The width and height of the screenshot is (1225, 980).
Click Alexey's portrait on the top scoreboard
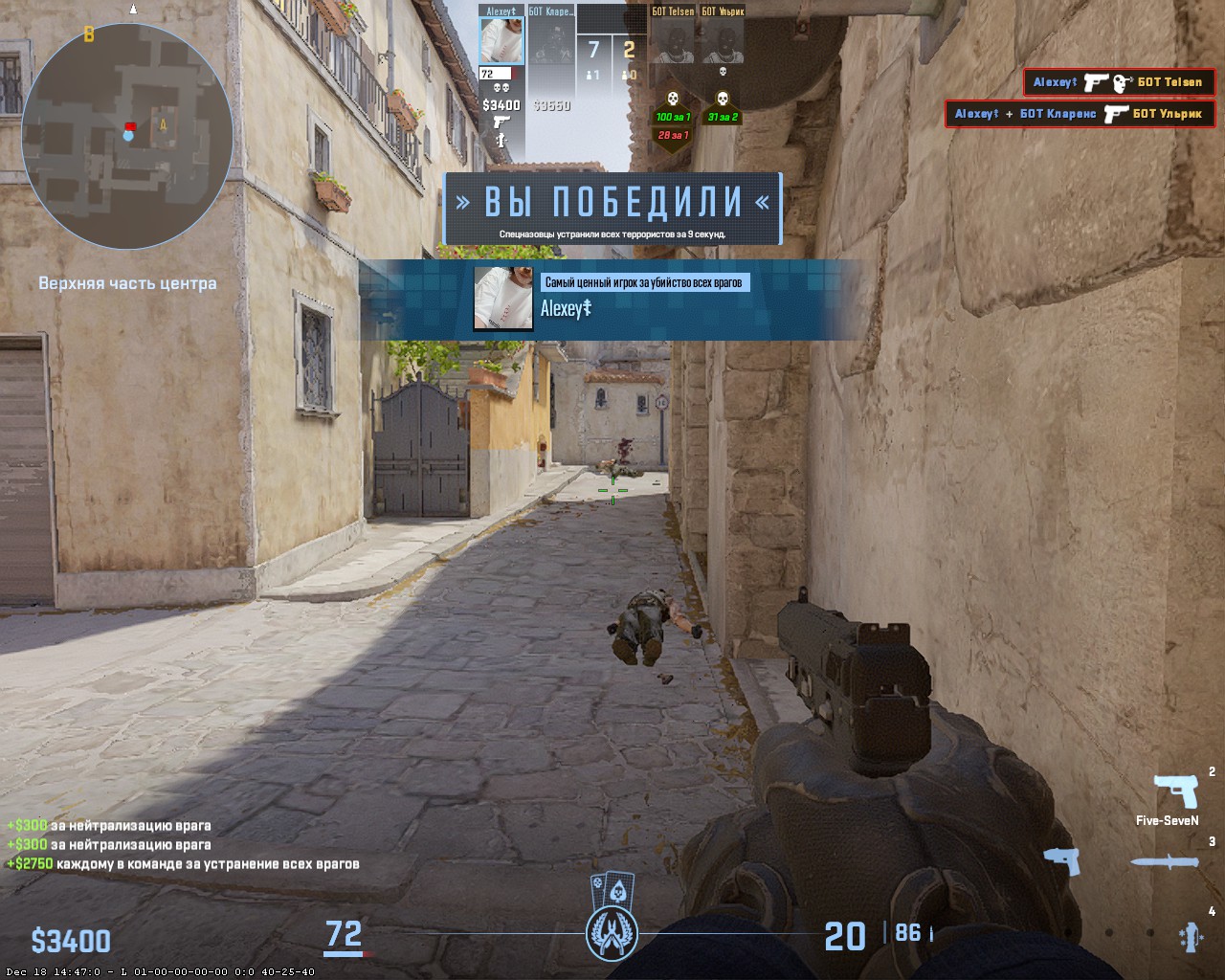501,40
